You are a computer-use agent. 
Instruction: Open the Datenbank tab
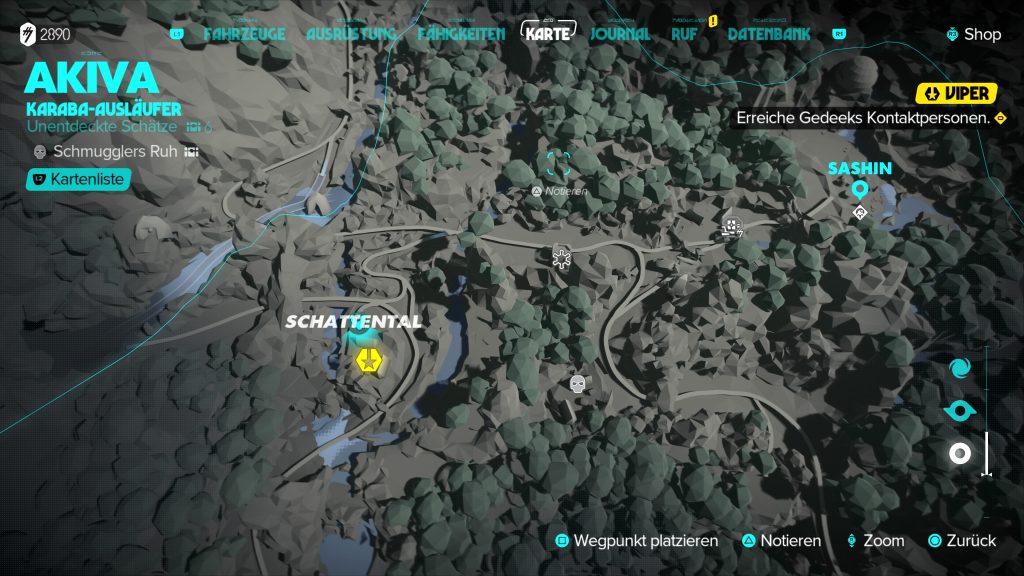coord(768,34)
